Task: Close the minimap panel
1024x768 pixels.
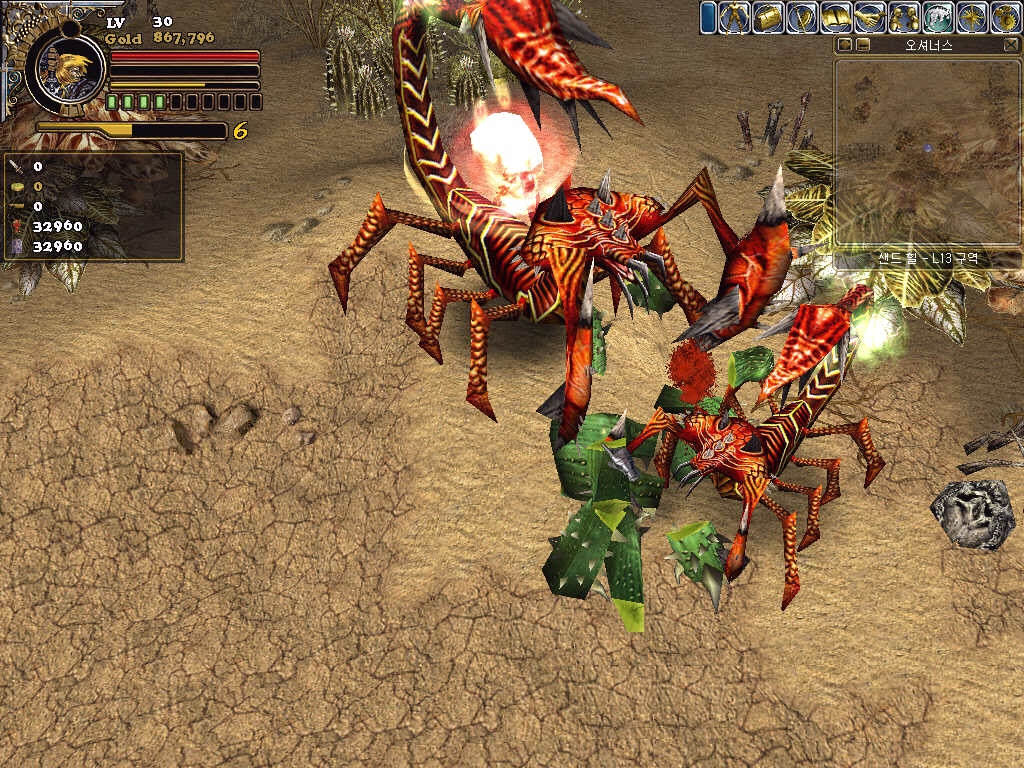Action: pos(1010,45)
